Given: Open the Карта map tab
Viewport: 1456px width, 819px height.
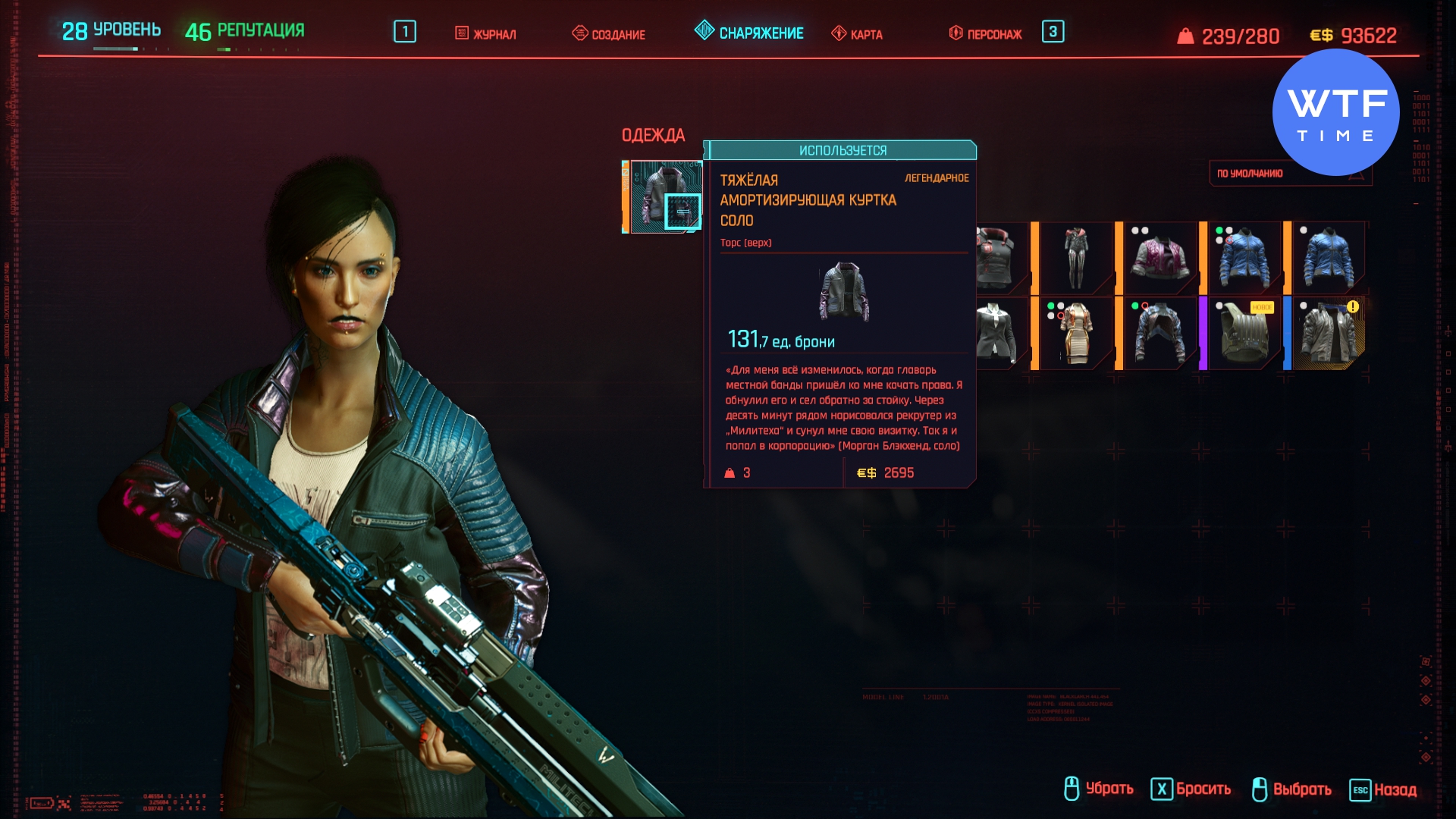Looking at the screenshot, I should [x=857, y=34].
